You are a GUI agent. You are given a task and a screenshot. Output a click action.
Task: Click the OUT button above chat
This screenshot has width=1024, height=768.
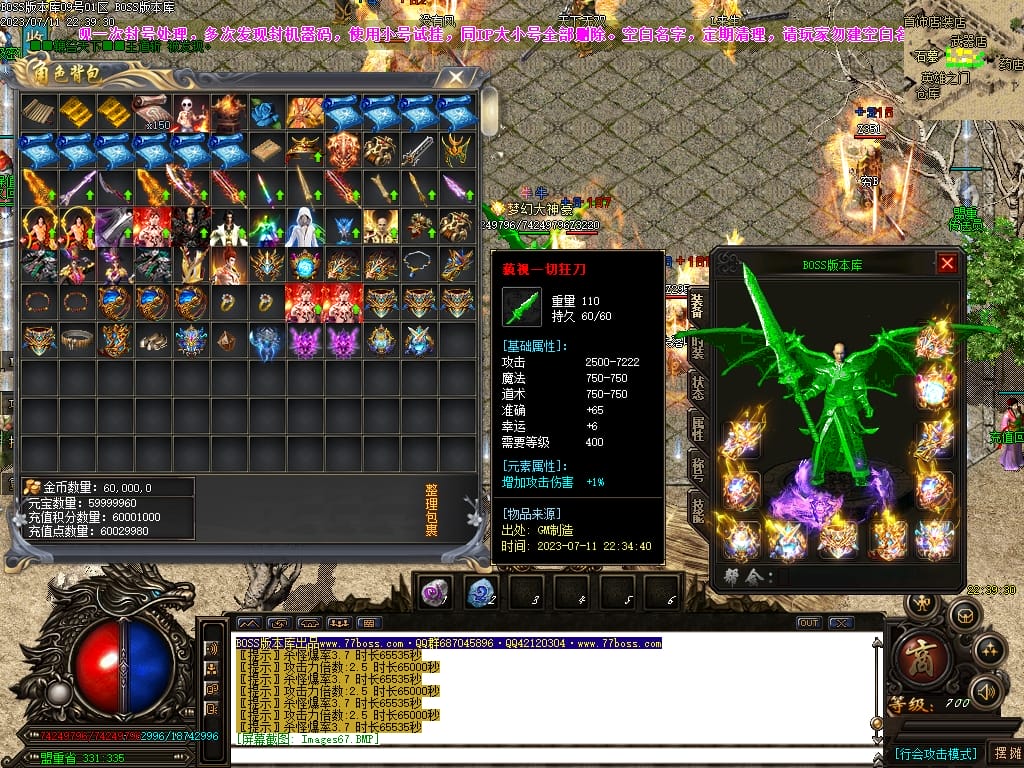point(808,623)
